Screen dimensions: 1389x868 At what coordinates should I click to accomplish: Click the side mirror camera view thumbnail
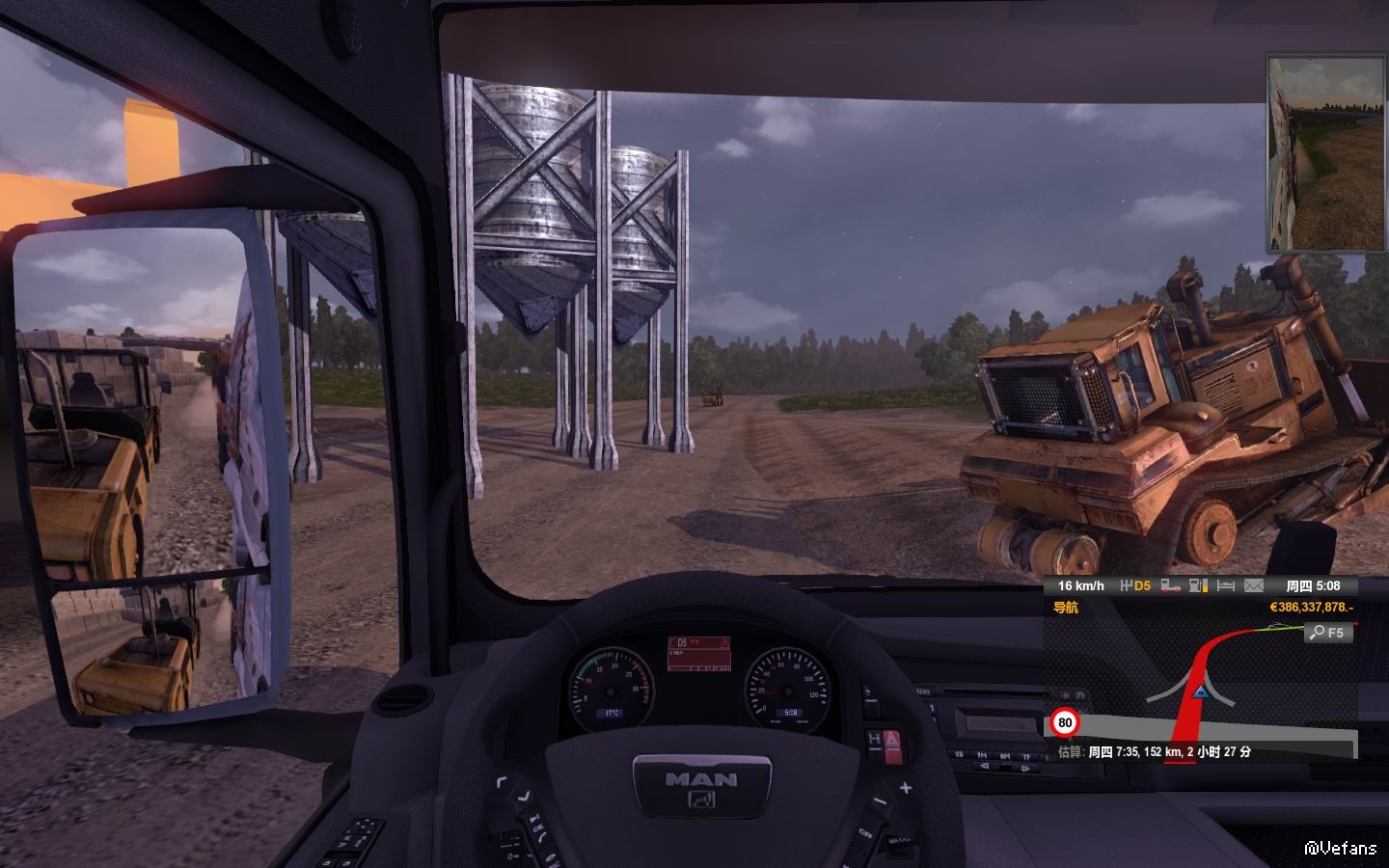[1325, 154]
